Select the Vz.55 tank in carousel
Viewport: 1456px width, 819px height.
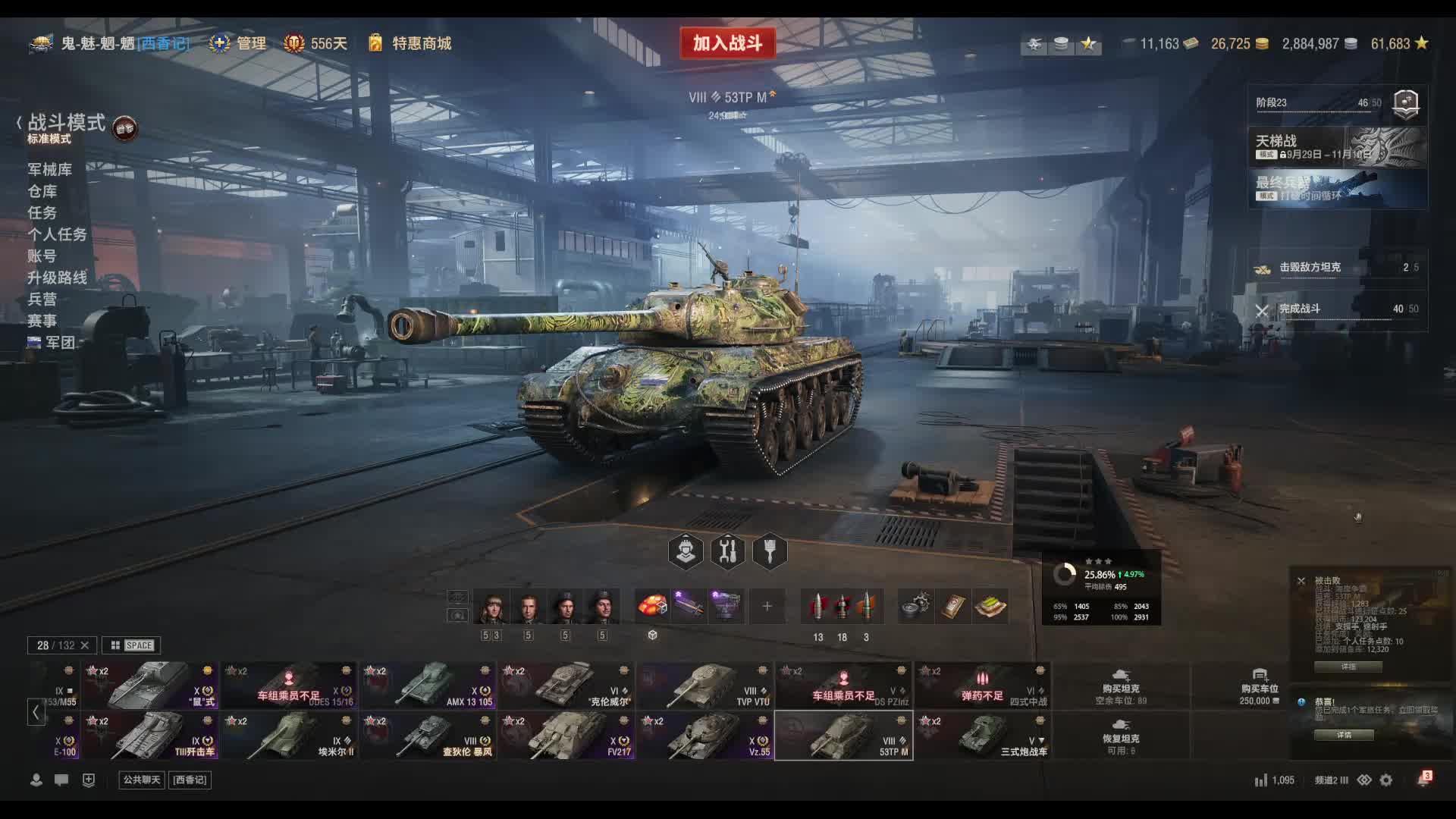(x=705, y=736)
